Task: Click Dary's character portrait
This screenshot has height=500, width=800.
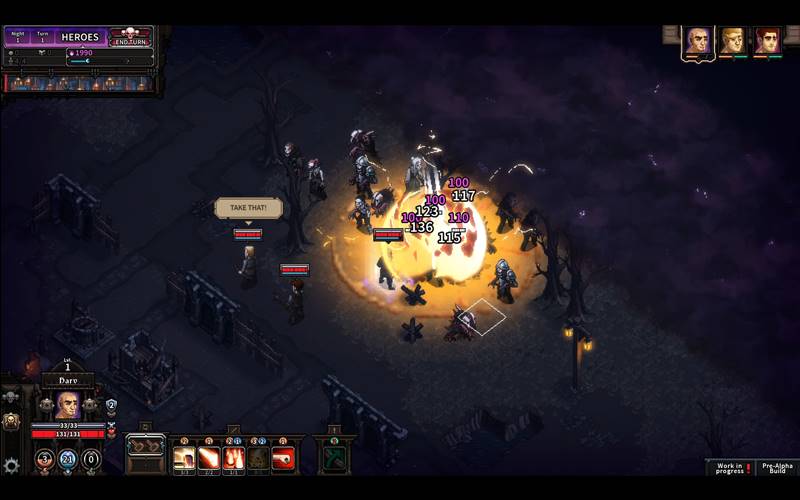Action: [x=67, y=405]
